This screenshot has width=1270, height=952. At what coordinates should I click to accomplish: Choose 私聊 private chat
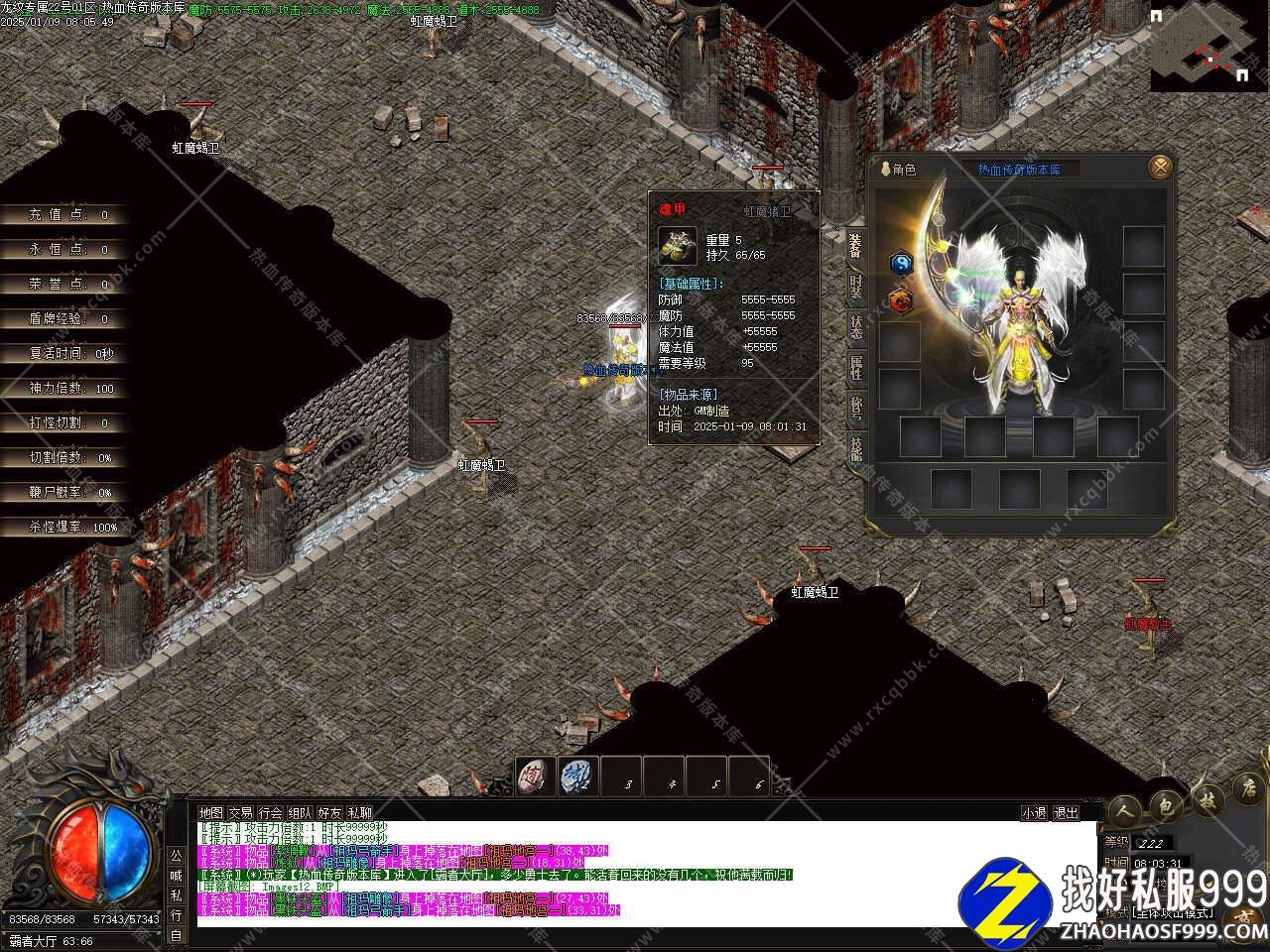(359, 812)
